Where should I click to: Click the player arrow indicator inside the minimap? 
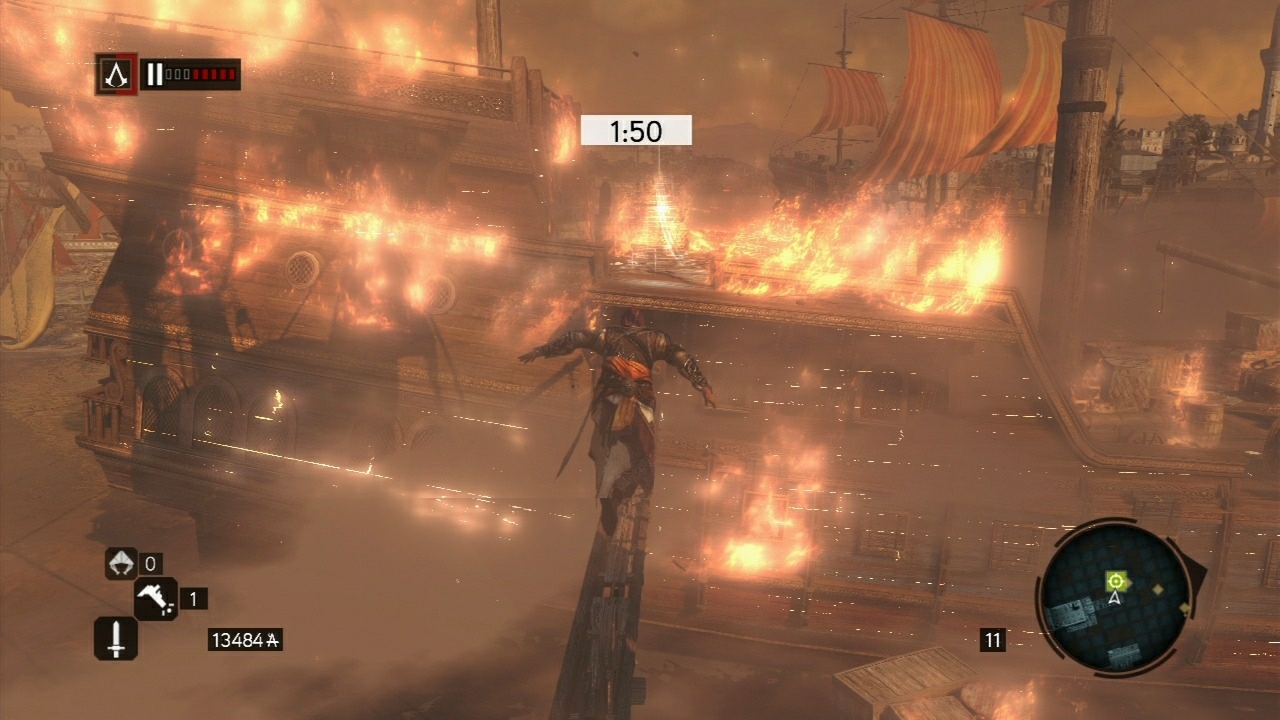1115,598
